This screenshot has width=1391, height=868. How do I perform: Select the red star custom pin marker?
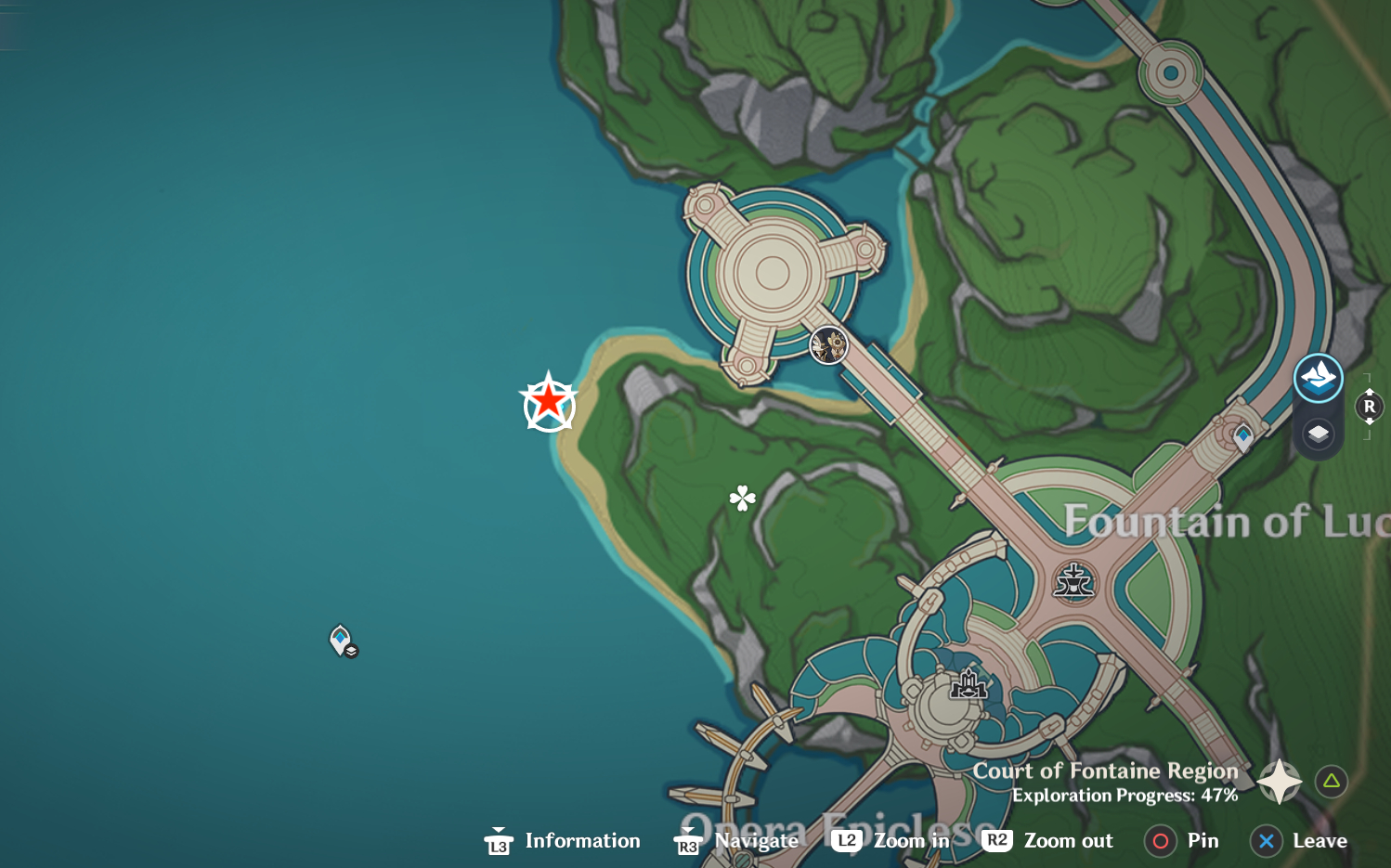tap(550, 403)
